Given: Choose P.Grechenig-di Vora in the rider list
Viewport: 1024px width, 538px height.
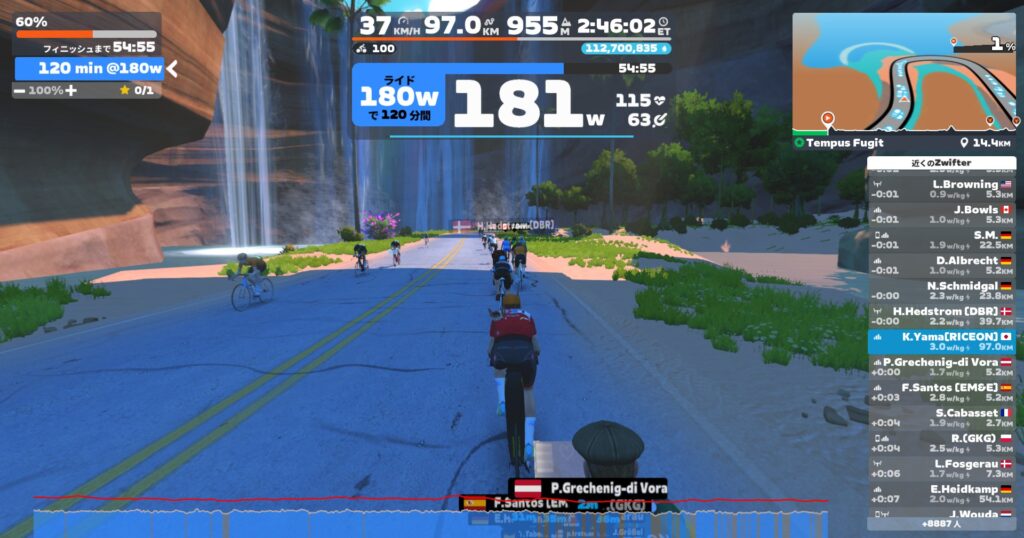Looking at the screenshot, I should (941, 366).
